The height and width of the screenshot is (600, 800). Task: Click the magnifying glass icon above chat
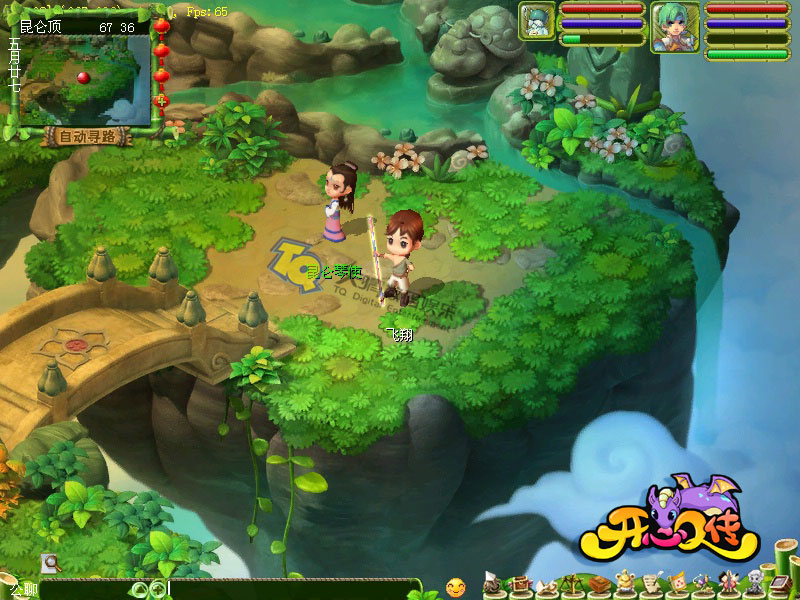point(50,562)
